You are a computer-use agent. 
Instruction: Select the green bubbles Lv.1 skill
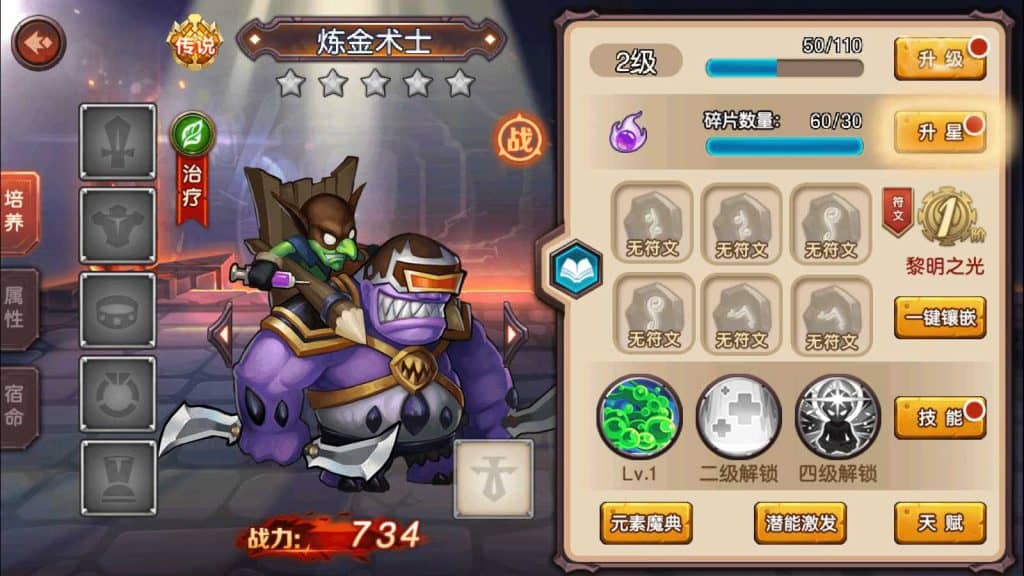(x=640, y=416)
